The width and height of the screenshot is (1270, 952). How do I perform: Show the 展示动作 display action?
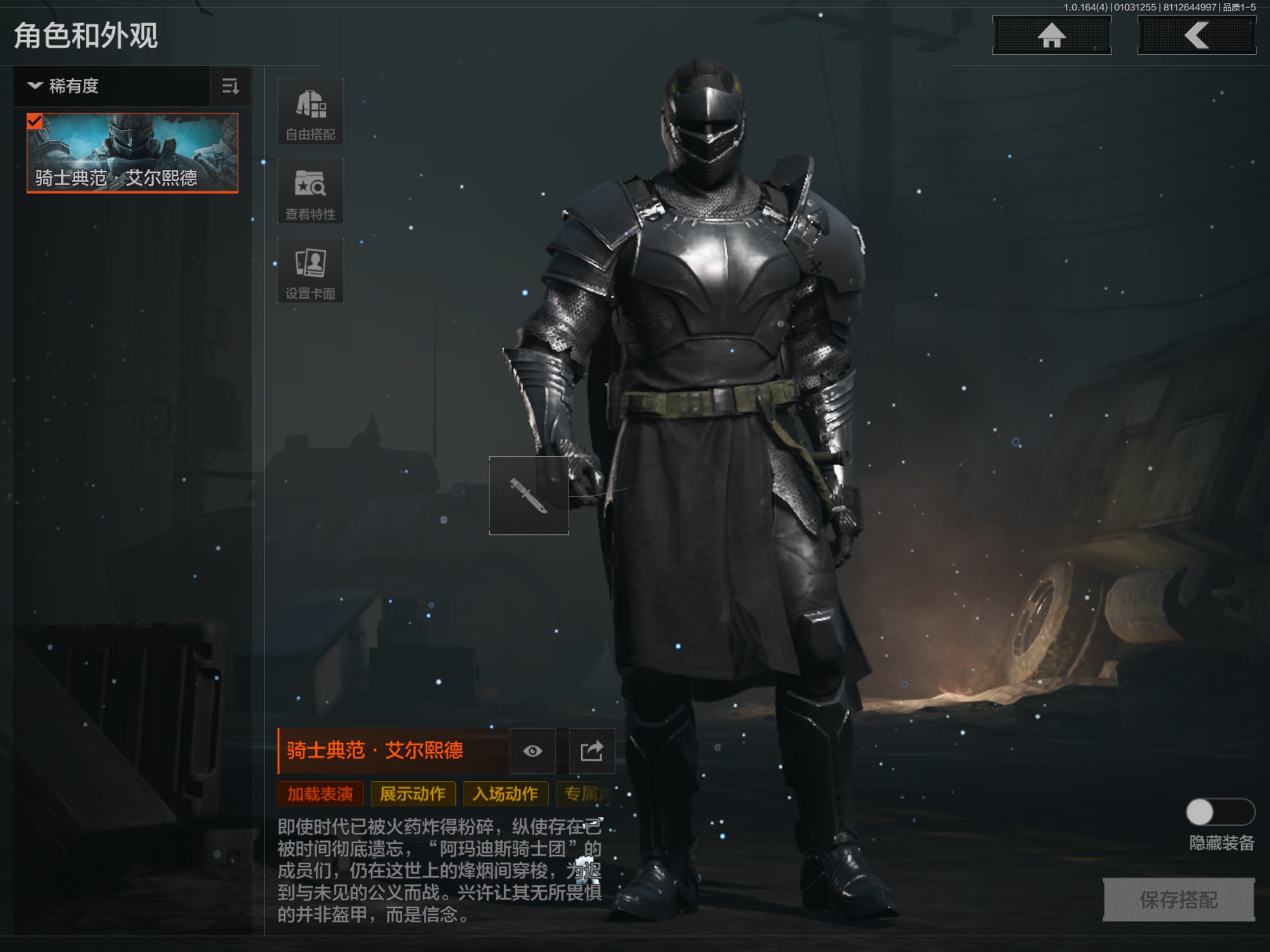(x=413, y=794)
